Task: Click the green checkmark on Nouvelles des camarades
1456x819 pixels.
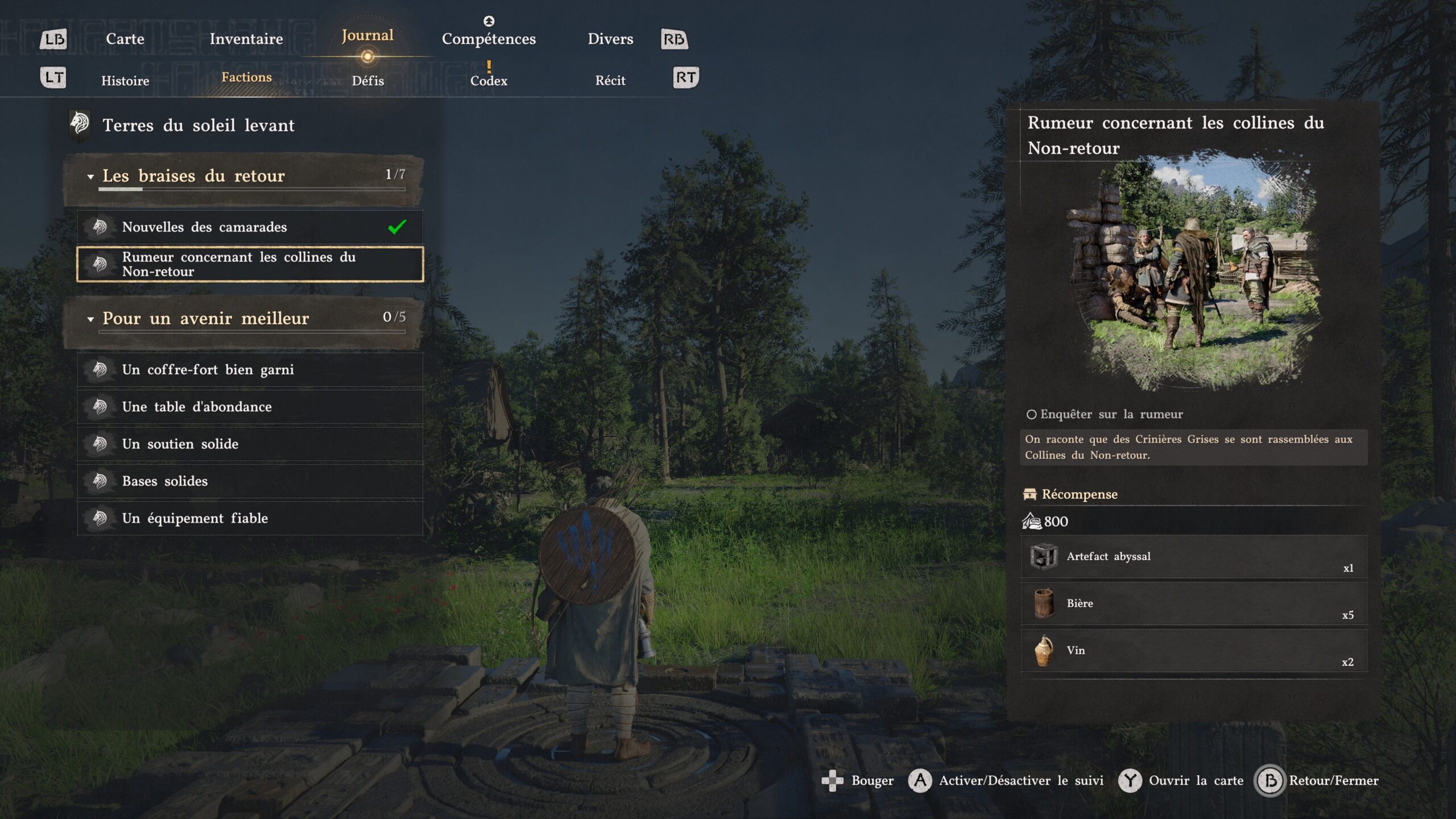Action: tap(396, 226)
